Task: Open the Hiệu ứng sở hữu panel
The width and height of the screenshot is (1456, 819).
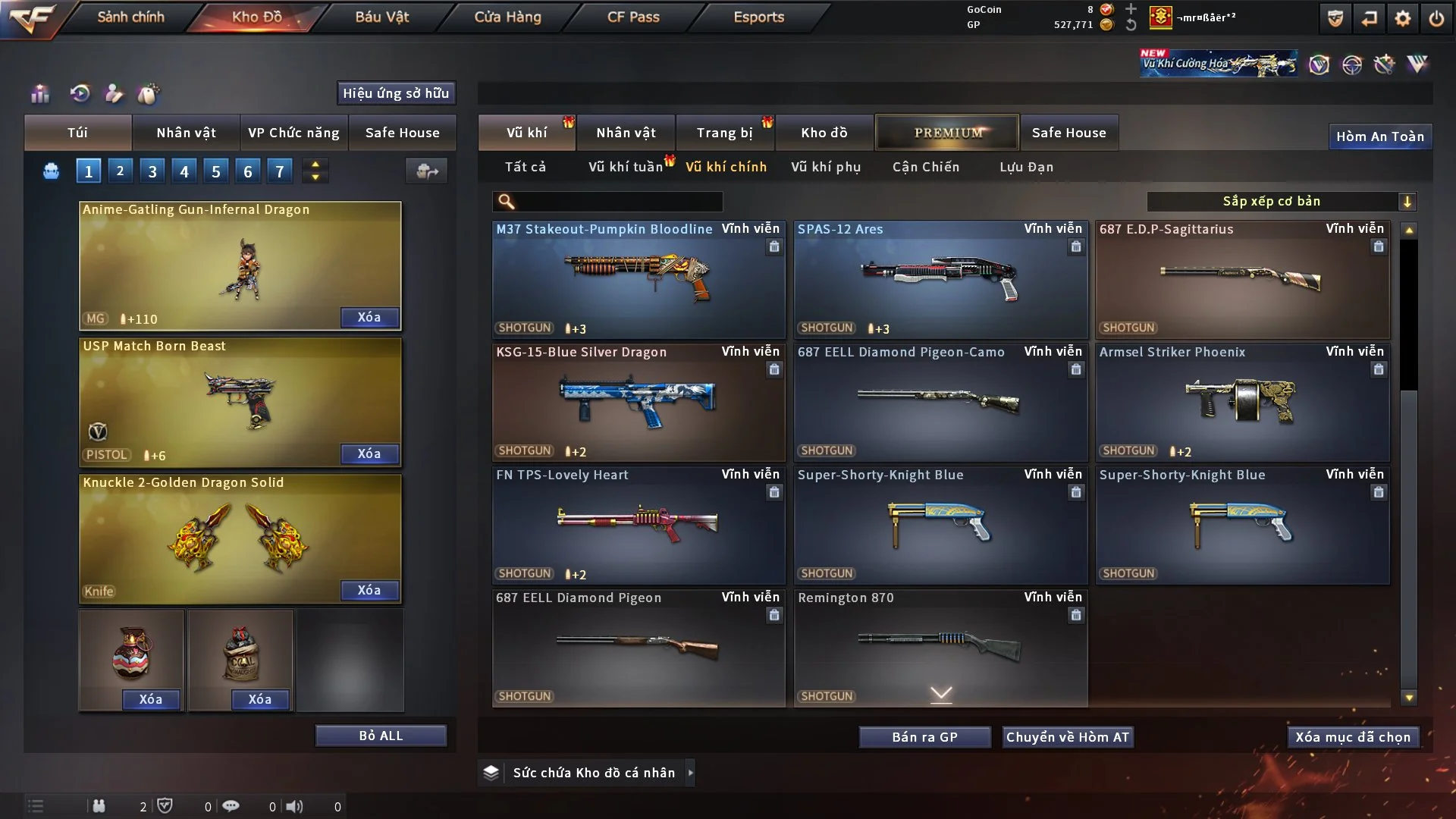Action: coord(396,93)
